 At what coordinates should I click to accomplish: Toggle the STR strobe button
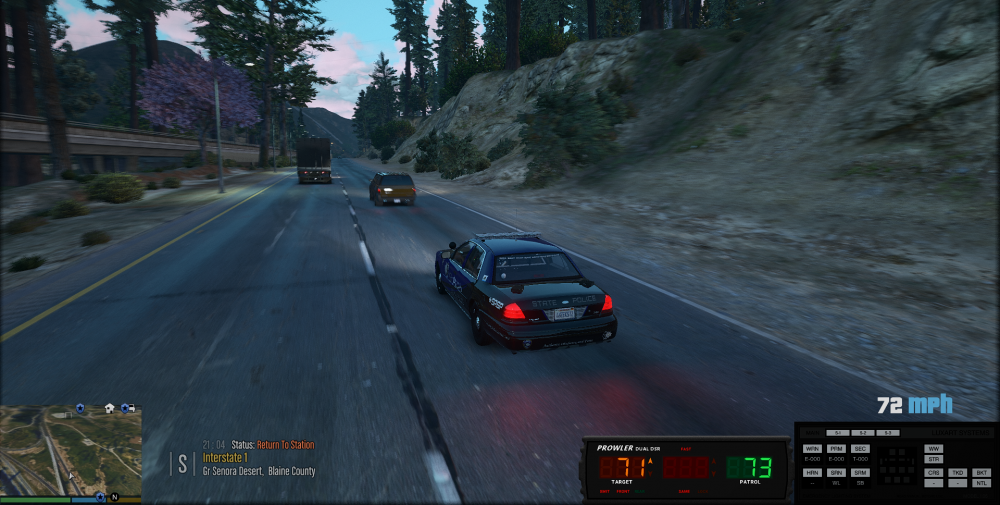pos(934,459)
